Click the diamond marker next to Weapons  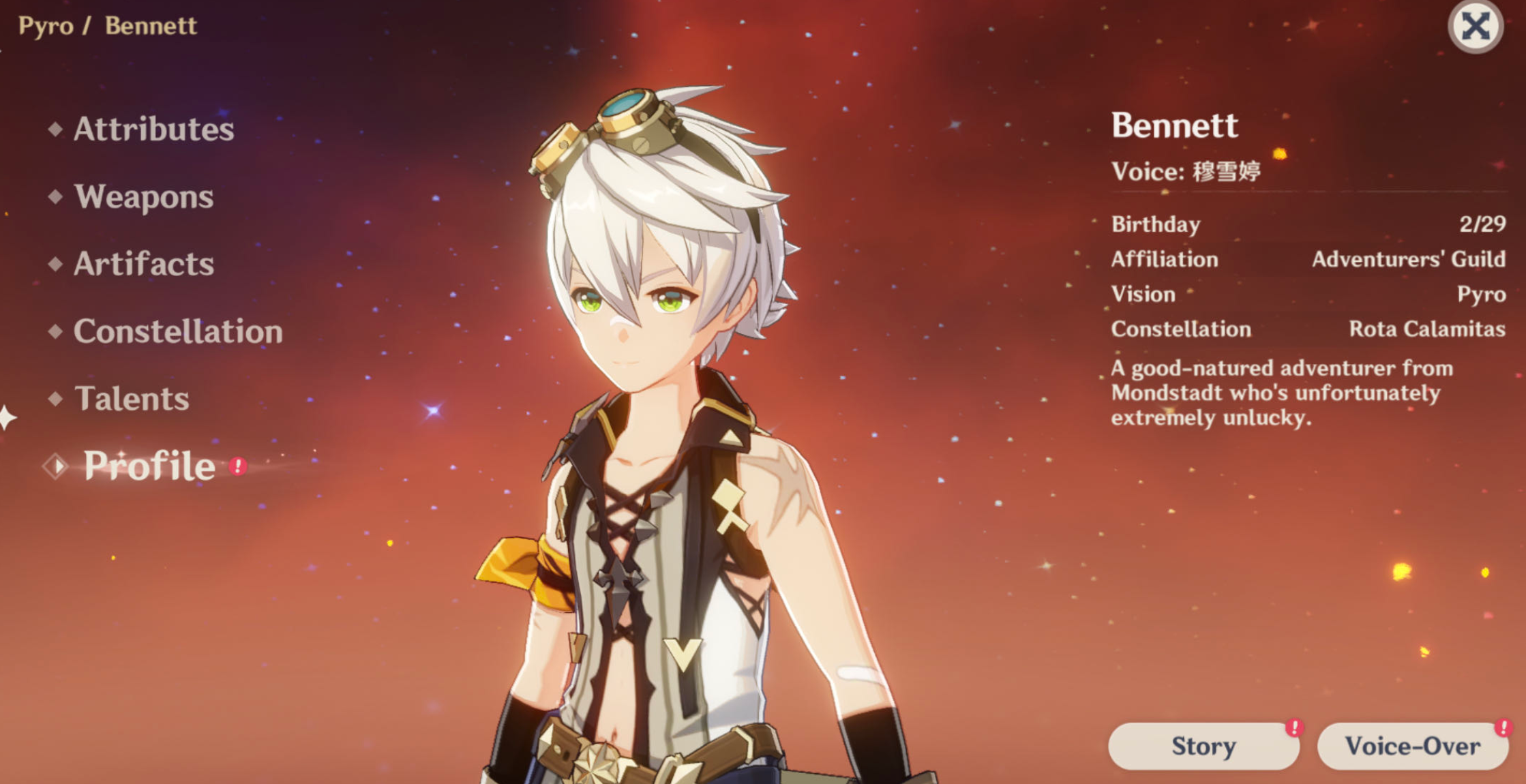pos(56,197)
